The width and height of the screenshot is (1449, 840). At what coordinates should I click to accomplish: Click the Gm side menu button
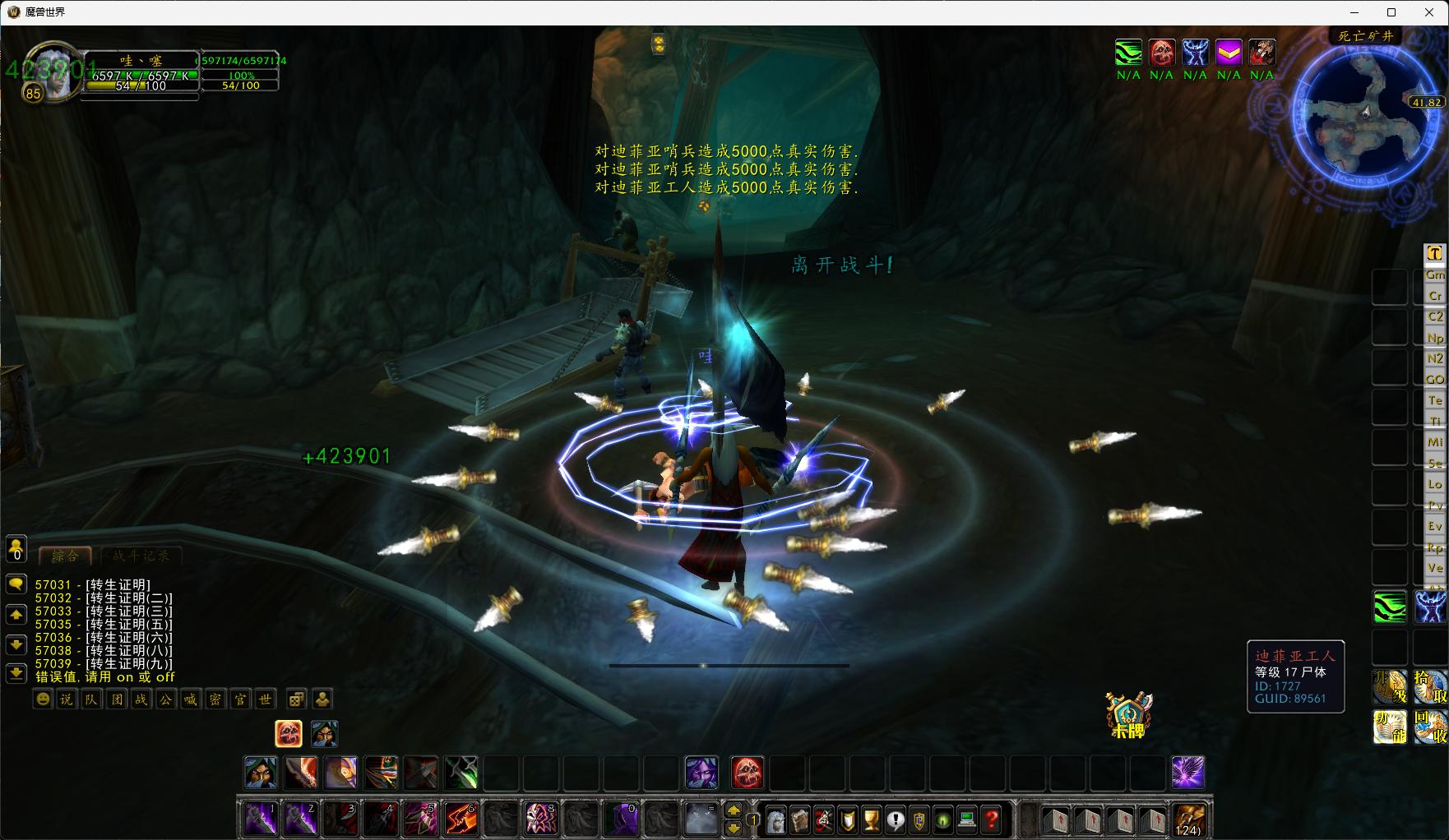(1435, 275)
